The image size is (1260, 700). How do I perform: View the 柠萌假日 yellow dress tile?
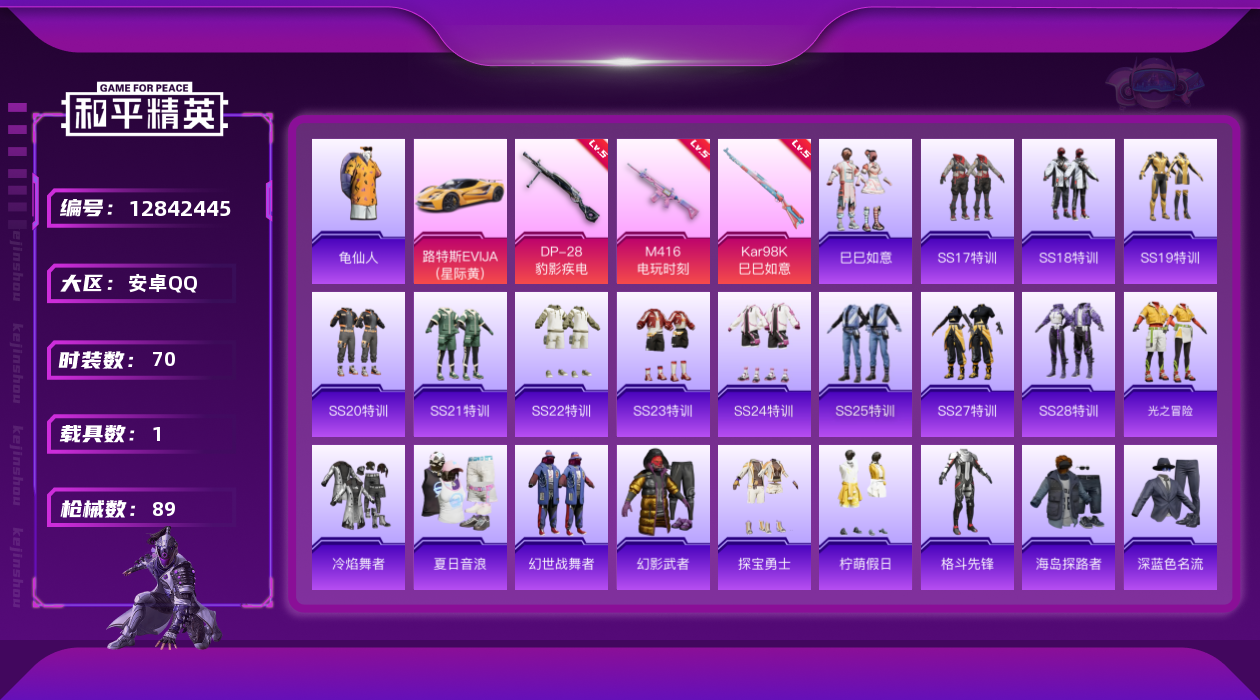pyautogui.click(x=865, y=517)
